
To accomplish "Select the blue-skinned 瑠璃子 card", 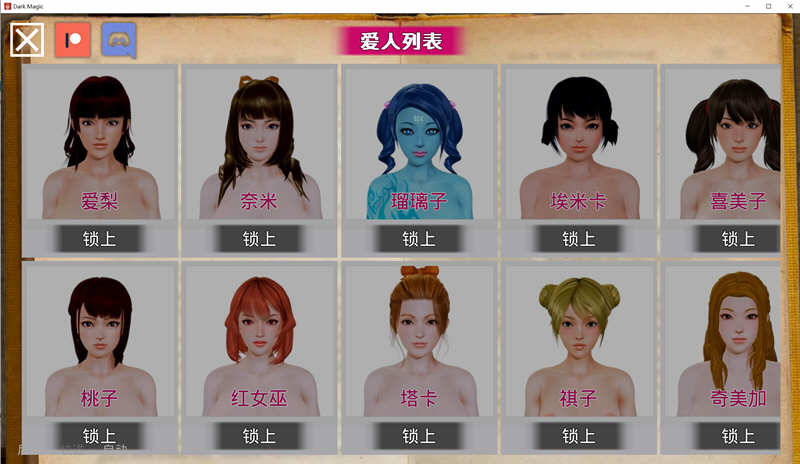I will [419, 145].
